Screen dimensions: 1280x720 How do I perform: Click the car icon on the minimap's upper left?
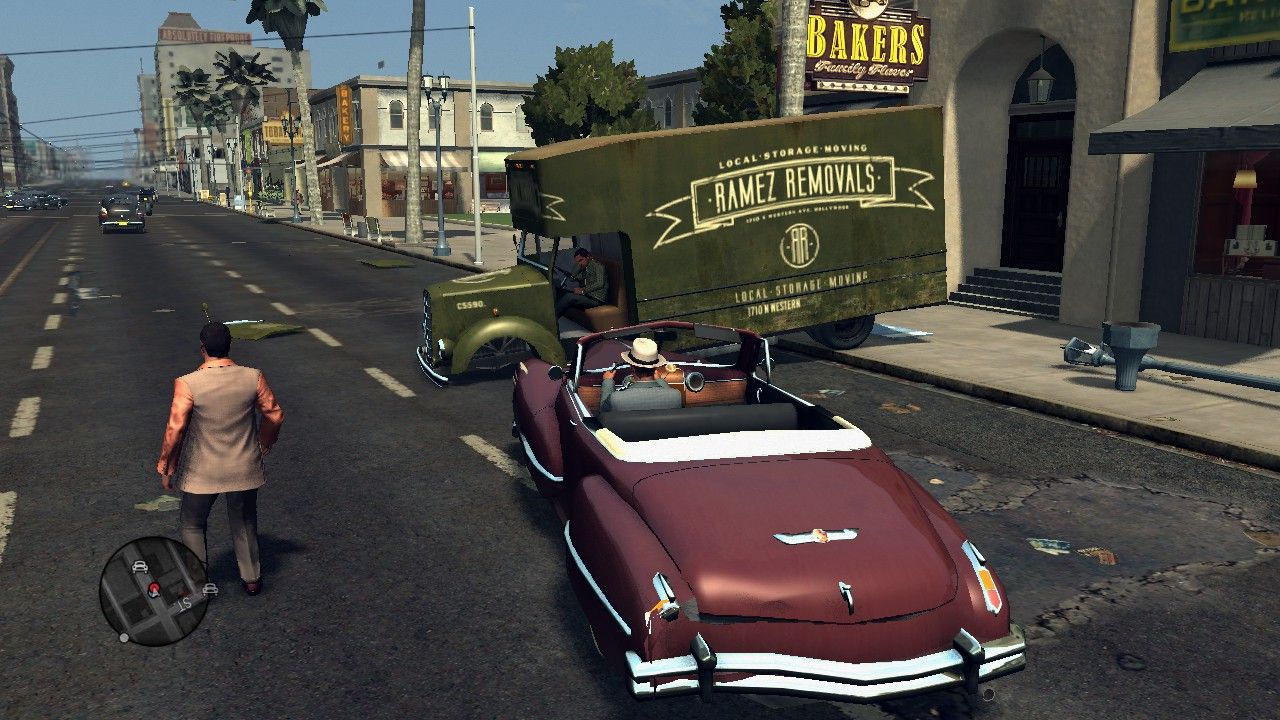point(139,566)
